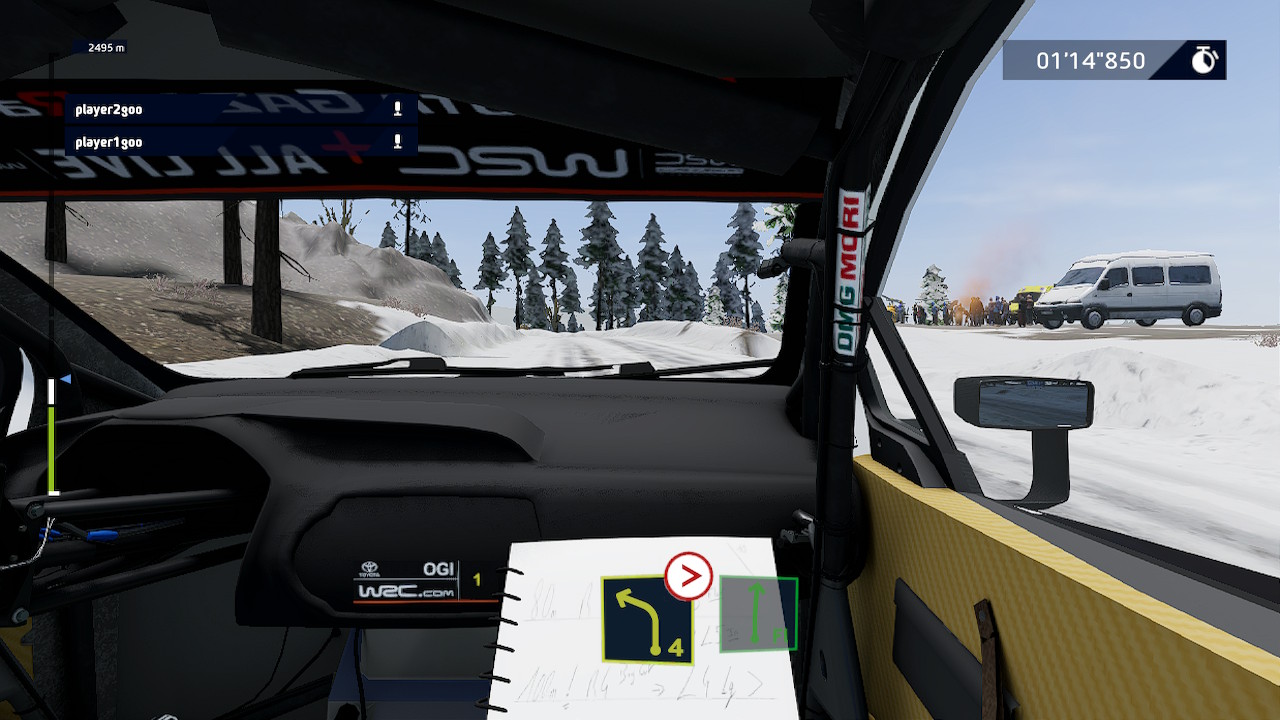1280x720 pixels.
Task: Click the left 4 turn pace note icon
Action: 646,620
